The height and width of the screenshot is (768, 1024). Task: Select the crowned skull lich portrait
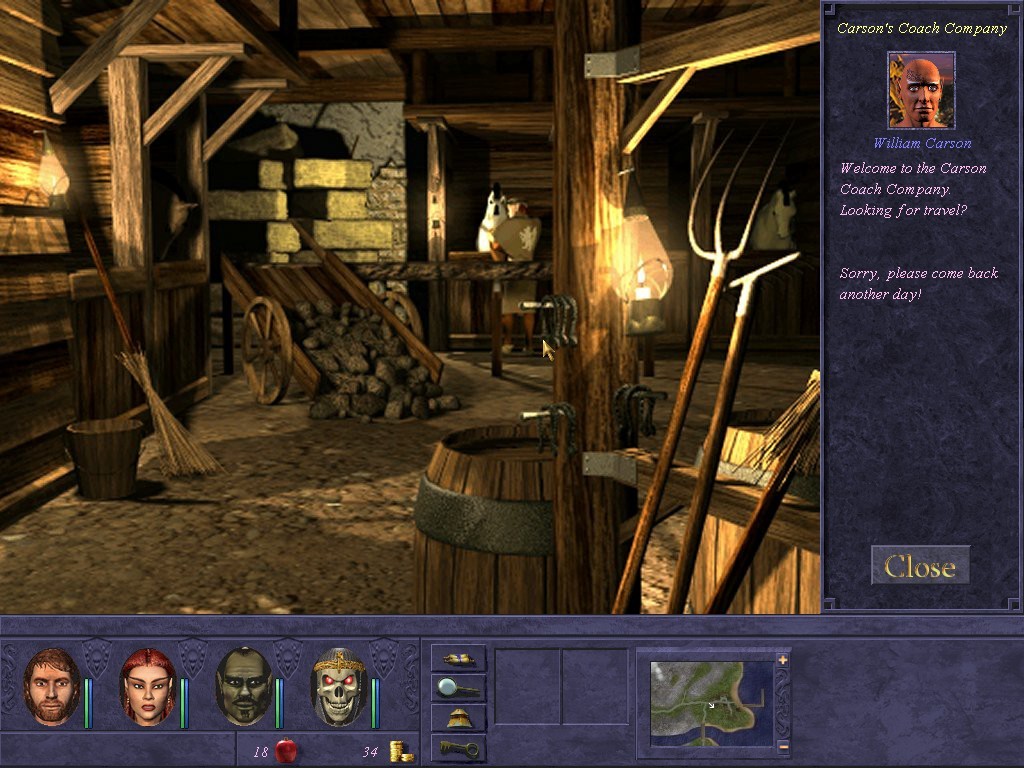[340, 687]
